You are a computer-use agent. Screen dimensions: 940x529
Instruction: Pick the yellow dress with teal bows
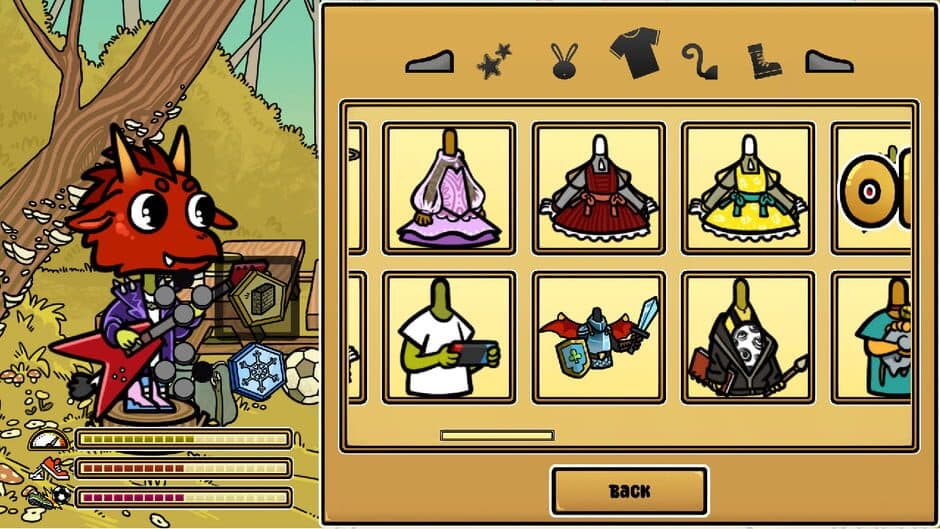pos(748,188)
